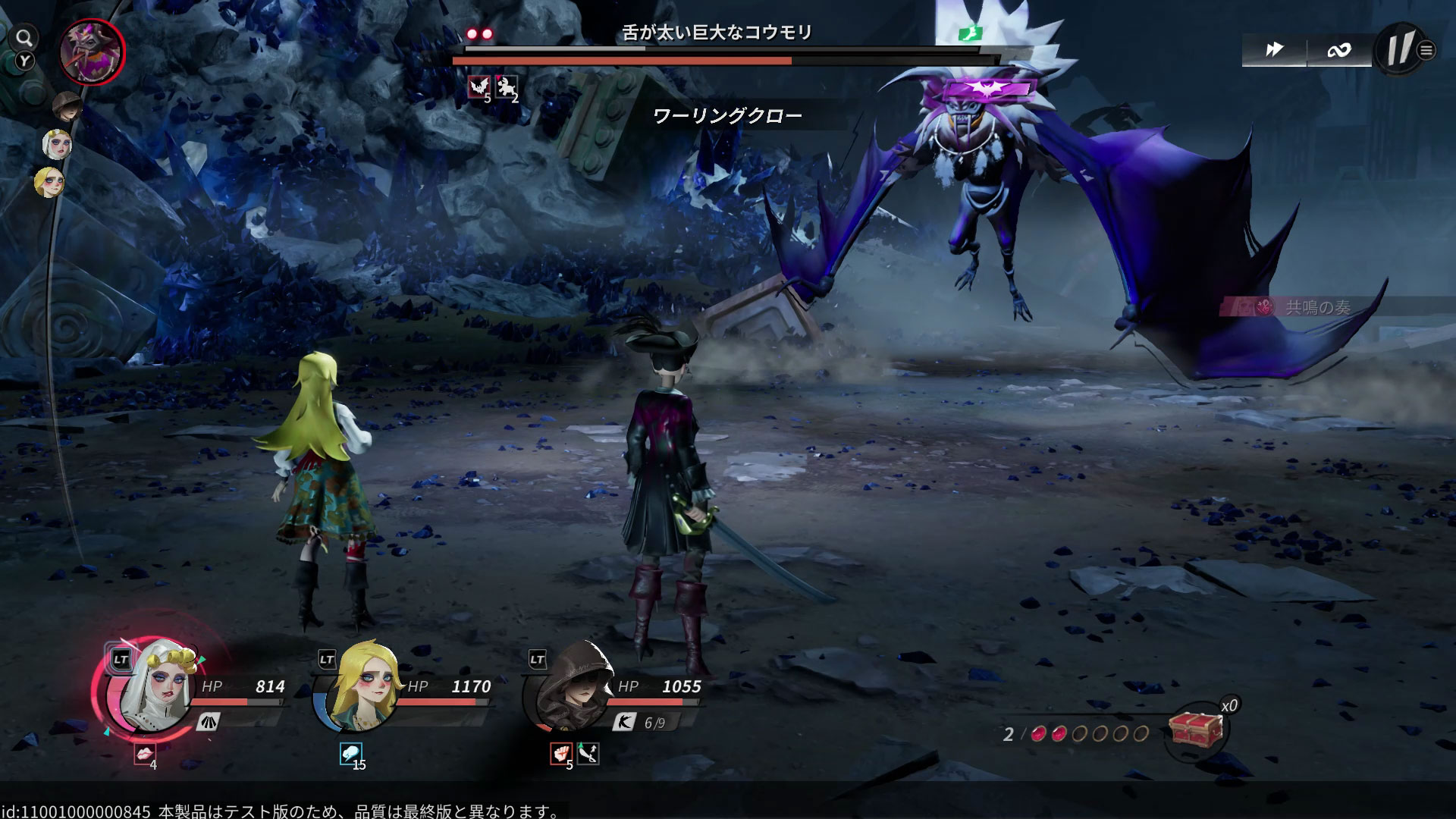Inspect the fist buff status icon
The height and width of the screenshot is (819, 1456).
tap(560, 754)
